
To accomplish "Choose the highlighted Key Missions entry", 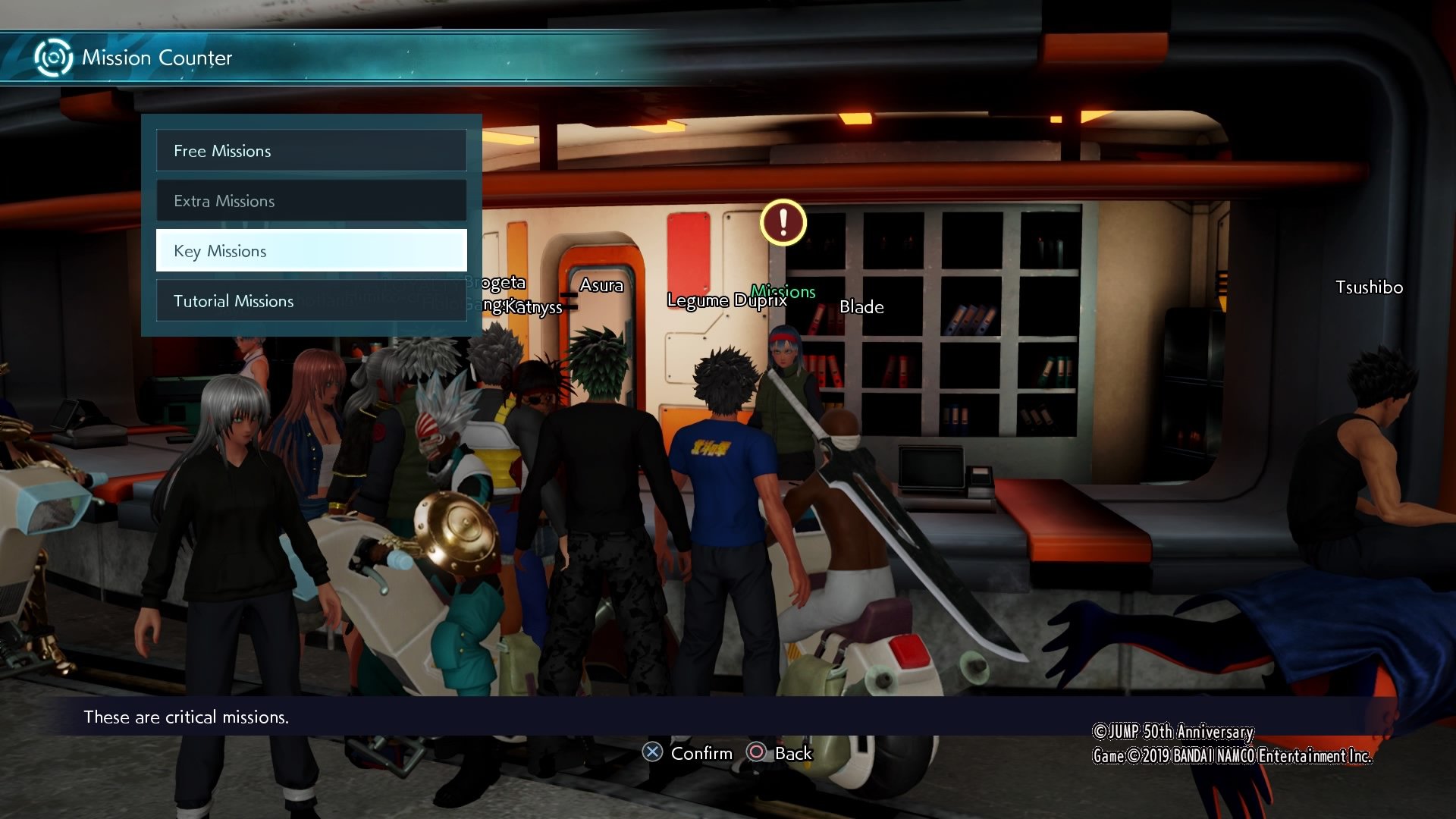I will point(311,251).
